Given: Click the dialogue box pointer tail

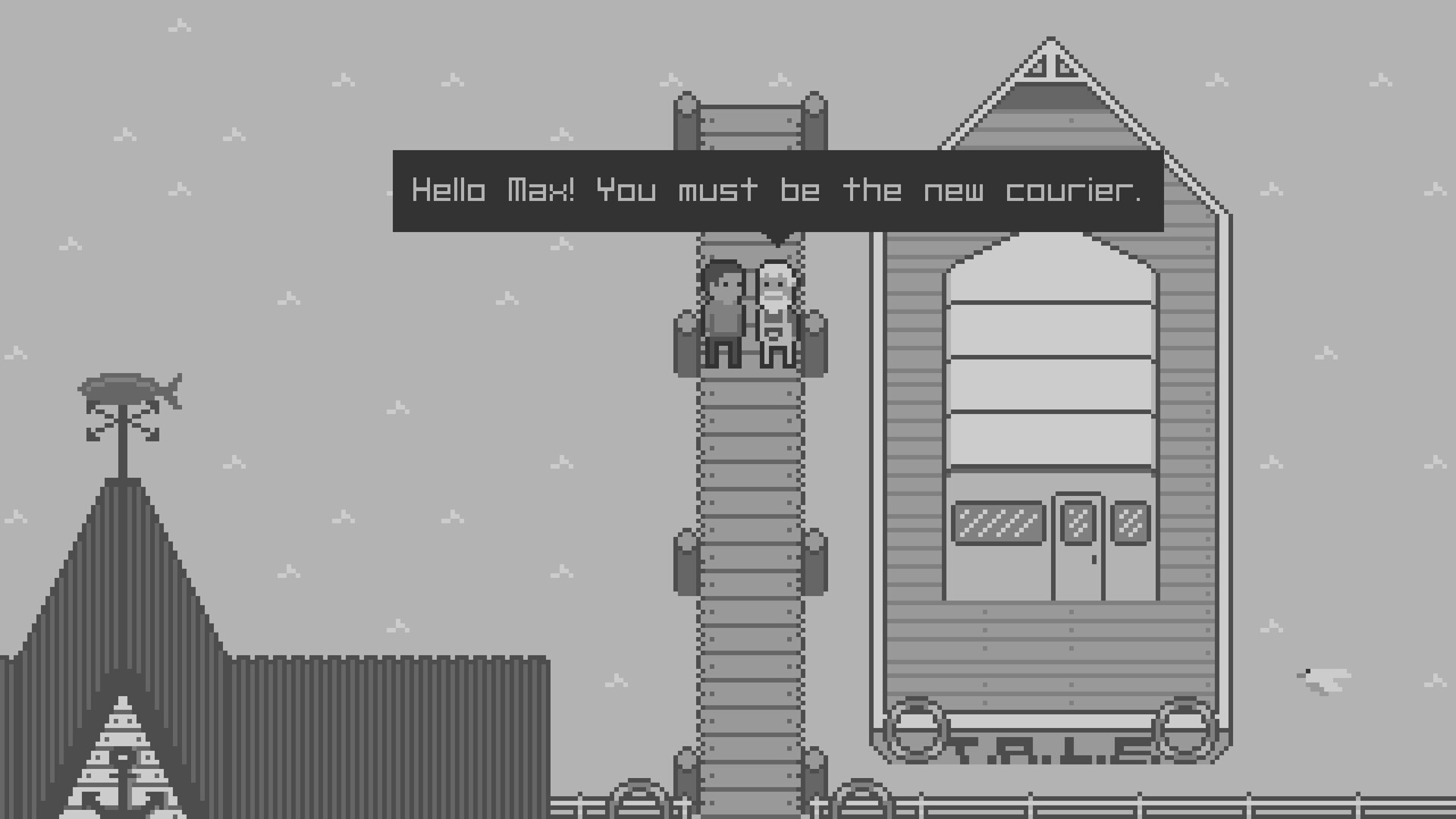Looking at the screenshot, I should 777,239.
